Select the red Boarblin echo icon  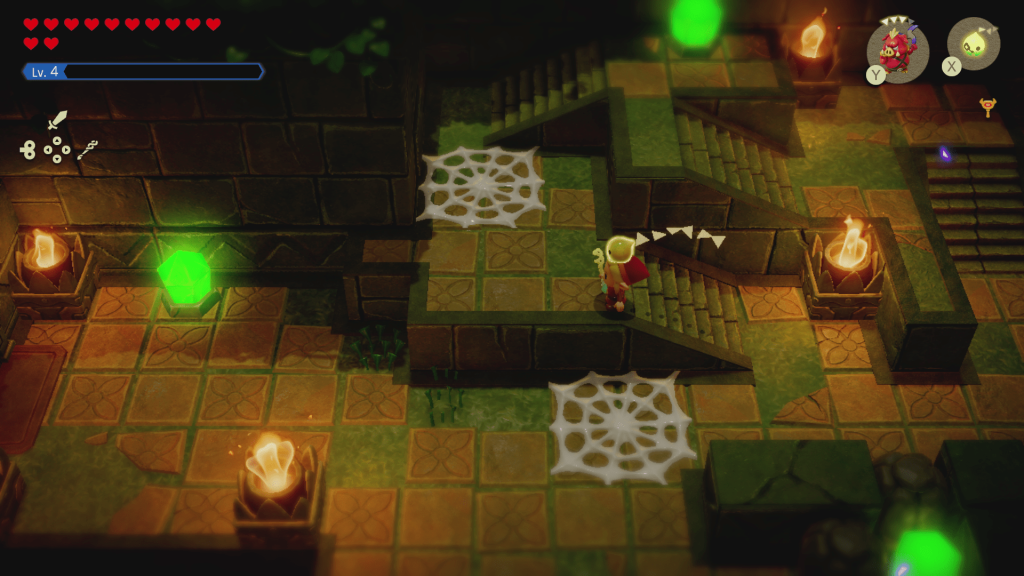coord(897,49)
